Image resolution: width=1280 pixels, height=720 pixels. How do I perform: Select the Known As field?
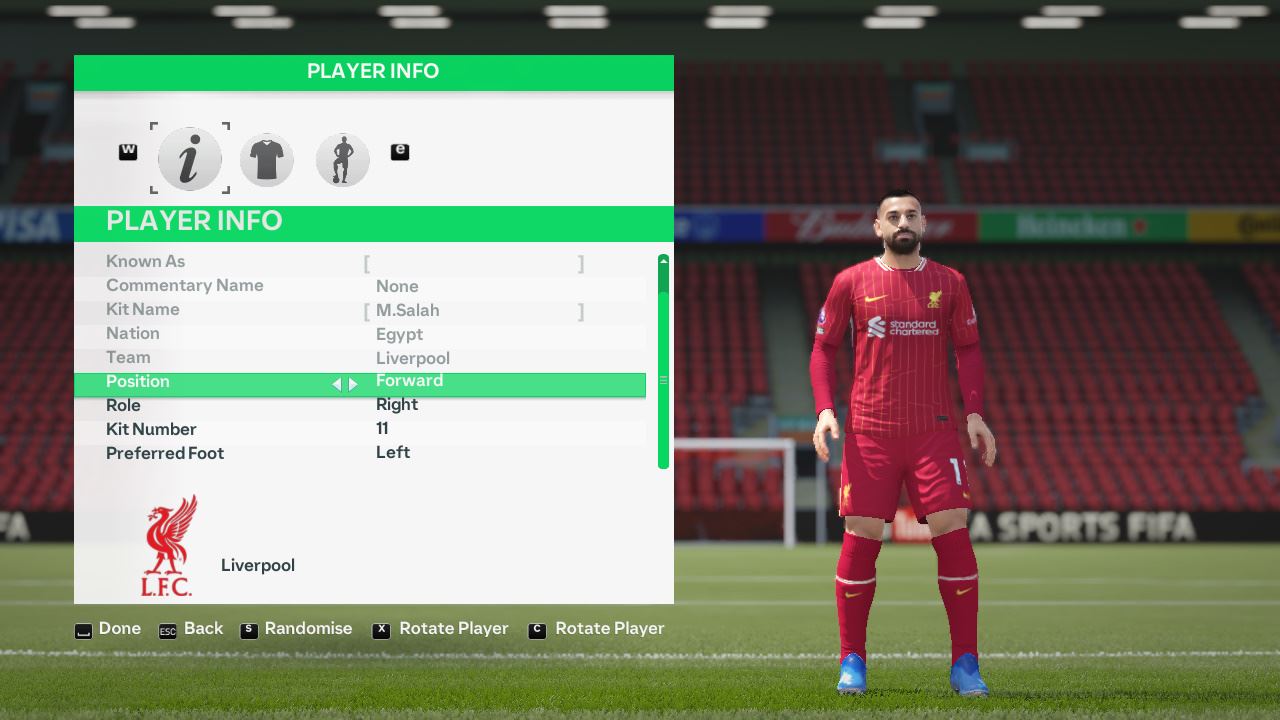tap(474, 263)
